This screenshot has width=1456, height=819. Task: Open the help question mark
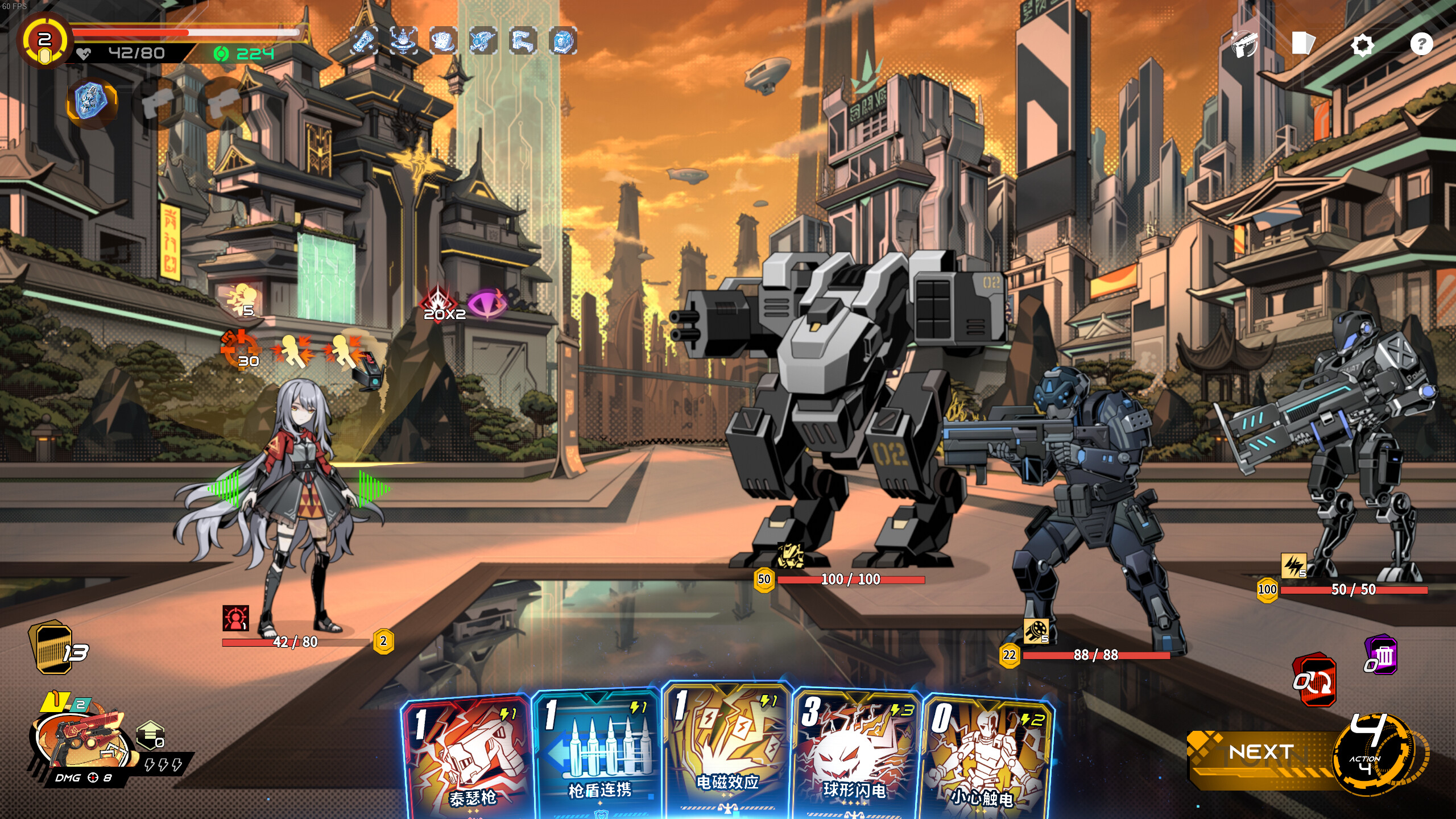click(1421, 44)
